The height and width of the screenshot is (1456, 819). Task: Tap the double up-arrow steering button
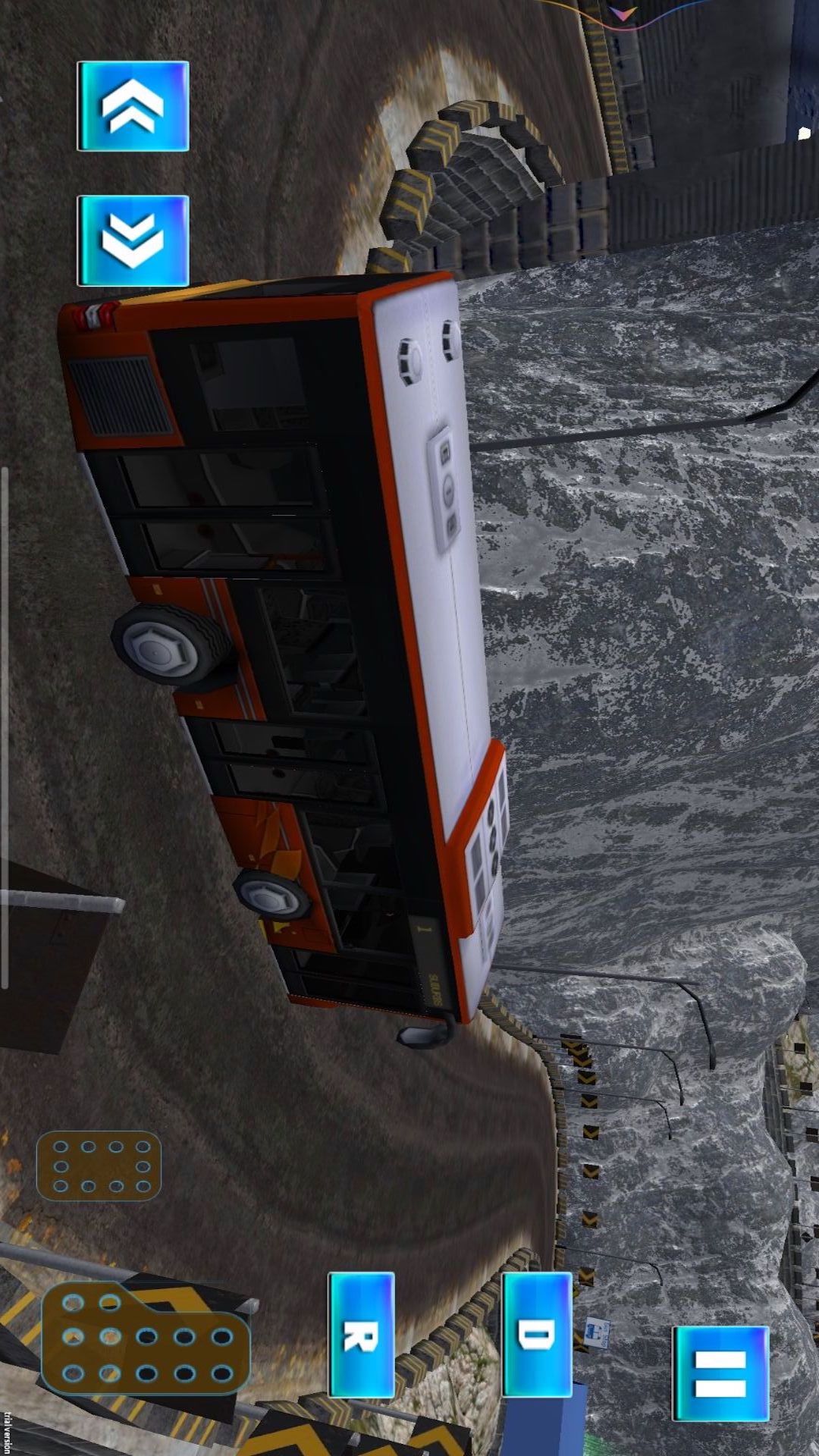[133, 106]
